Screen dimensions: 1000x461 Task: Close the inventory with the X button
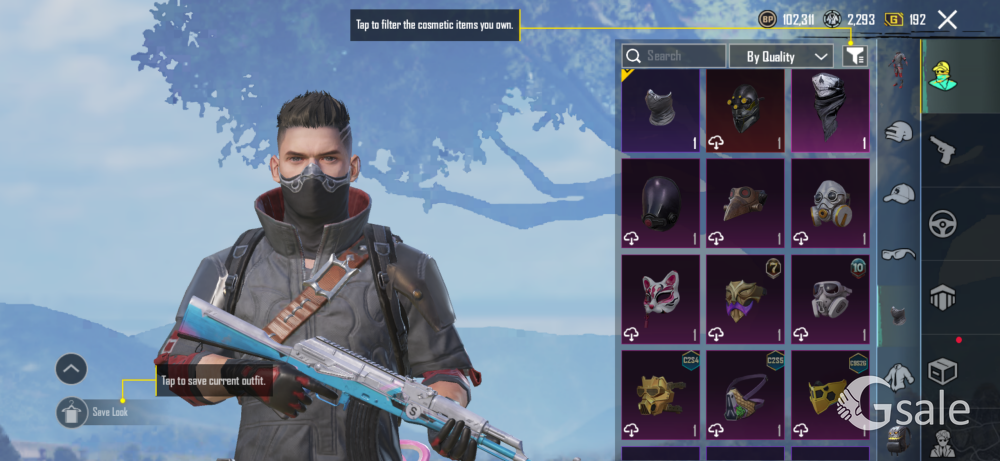pos(947,19)
